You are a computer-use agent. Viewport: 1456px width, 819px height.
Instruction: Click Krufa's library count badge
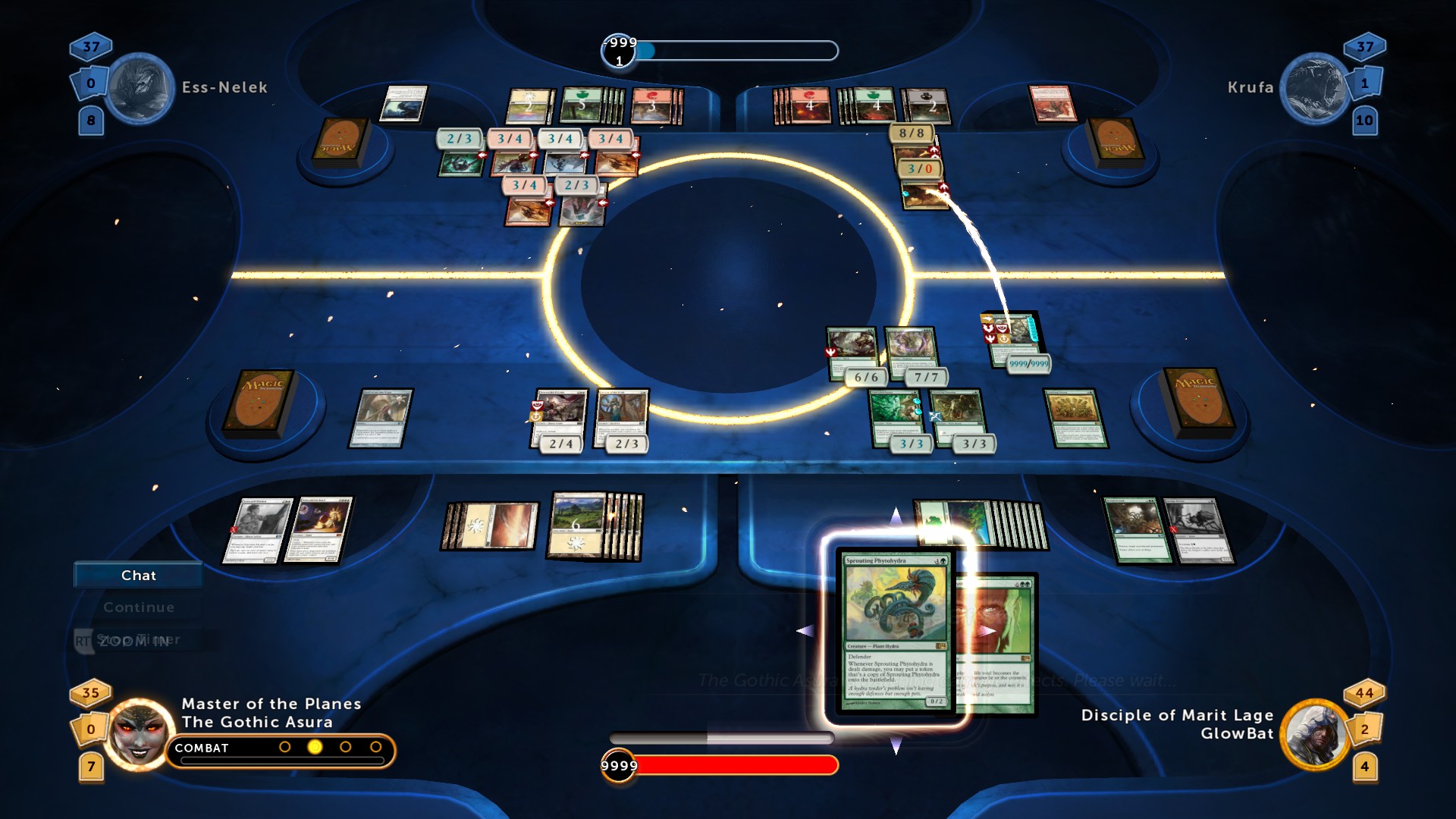pyautogui.click(x=1366, y=83)
